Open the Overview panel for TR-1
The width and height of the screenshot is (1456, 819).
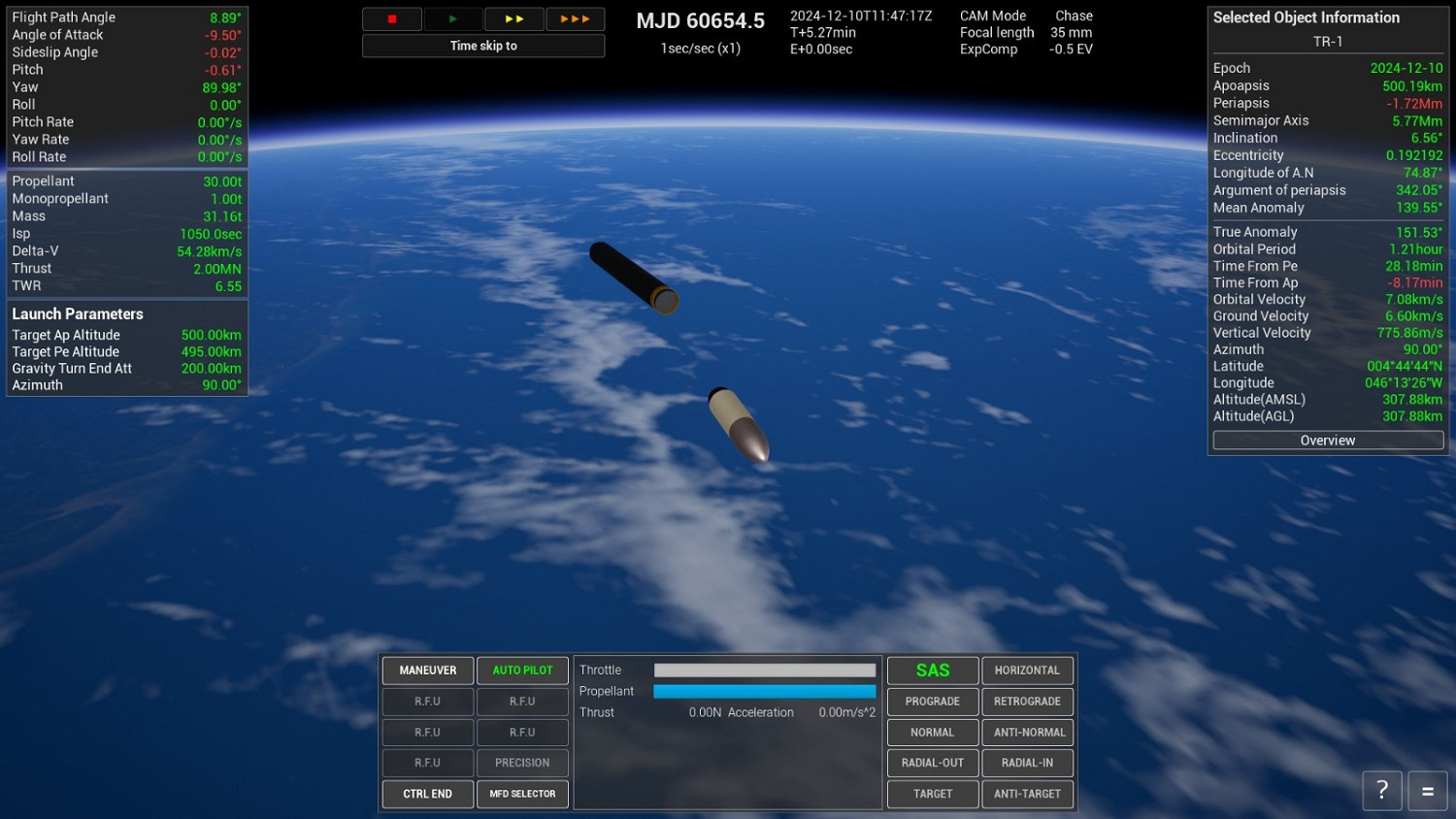click(x=1327, y=440)
